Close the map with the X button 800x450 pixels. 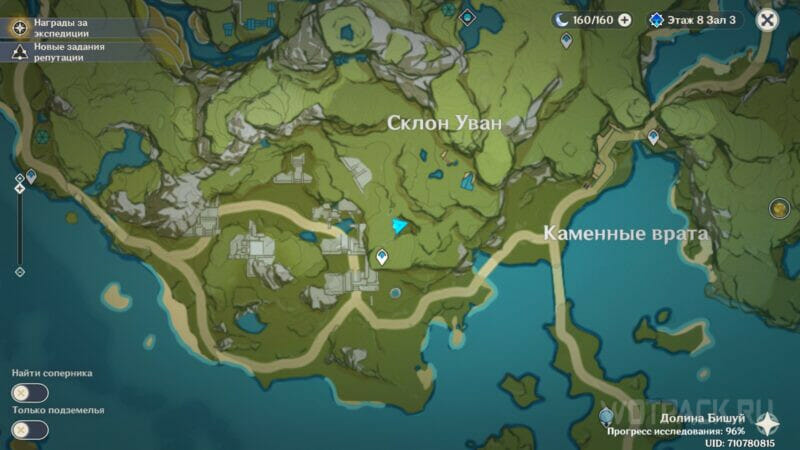[767, 20]
